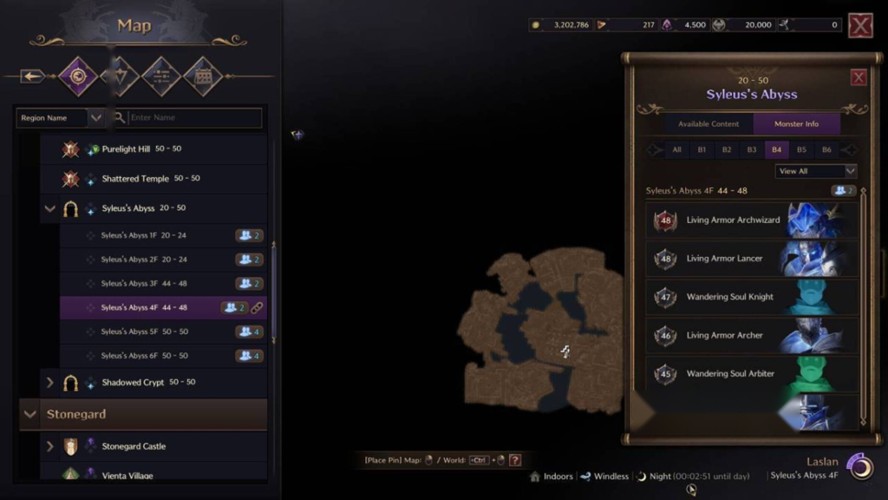The width and height of the screenshot is (888, 500).
Task: Switch to the Monster Info tab
Action: pos(797,124)
